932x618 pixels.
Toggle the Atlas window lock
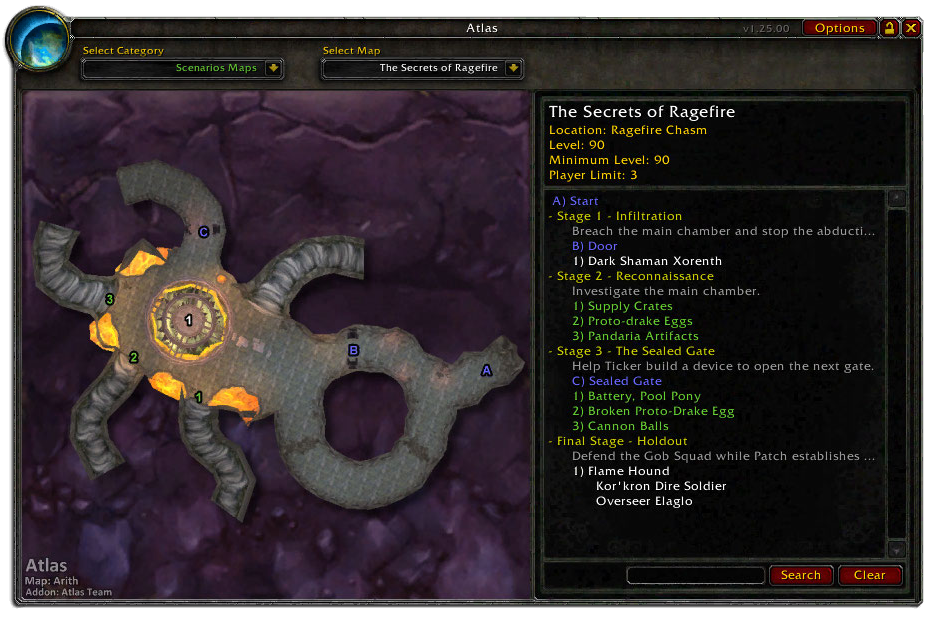[889, 28]
